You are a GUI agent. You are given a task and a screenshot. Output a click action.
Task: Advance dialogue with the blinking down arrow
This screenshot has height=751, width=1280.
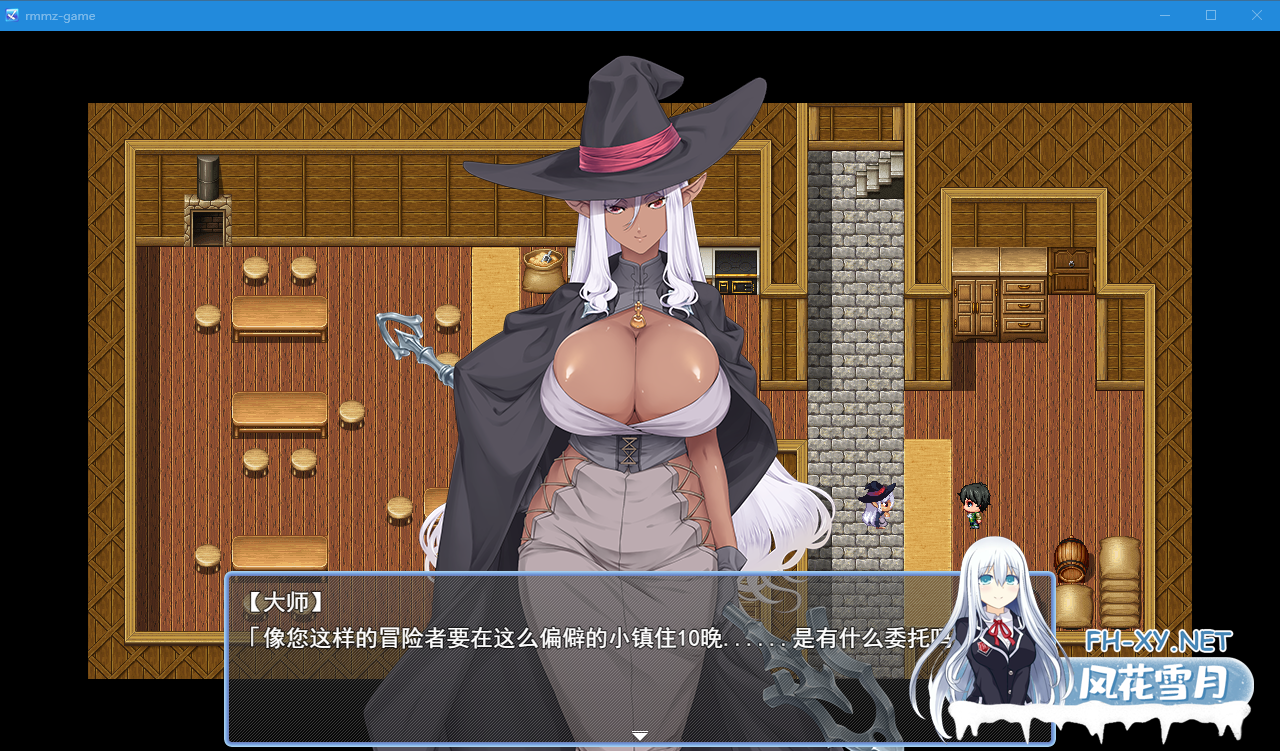(639, 734)
